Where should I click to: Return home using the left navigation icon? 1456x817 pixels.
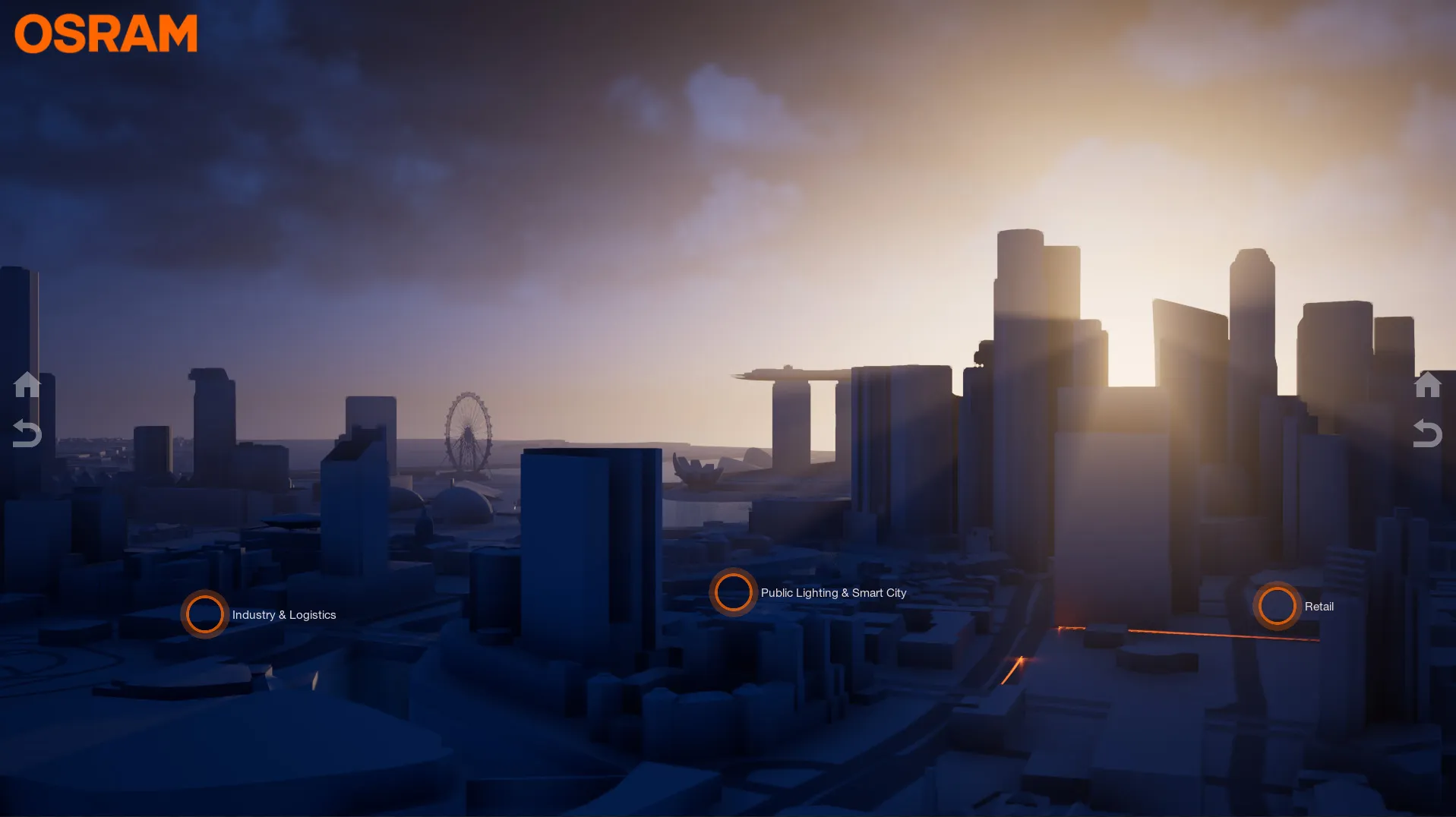click(x=27, y=383)
